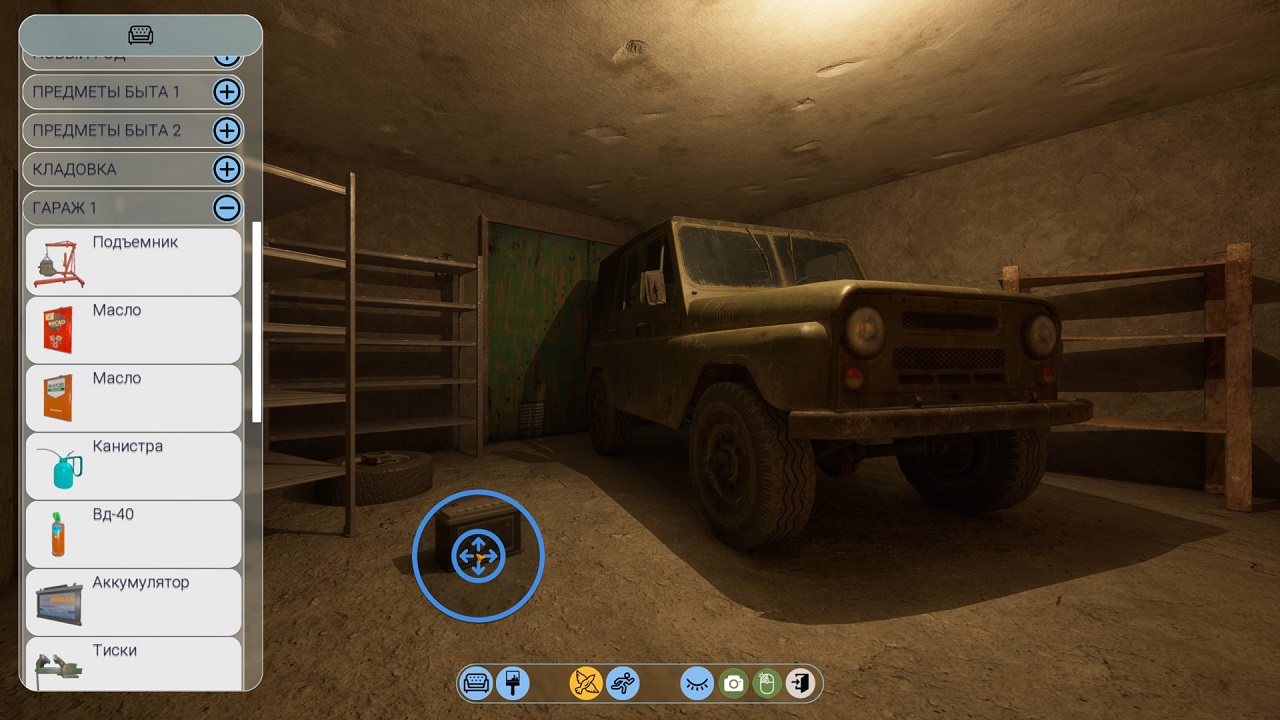
Task: Take a screenshot with the camera button
Action: (733, 683)
